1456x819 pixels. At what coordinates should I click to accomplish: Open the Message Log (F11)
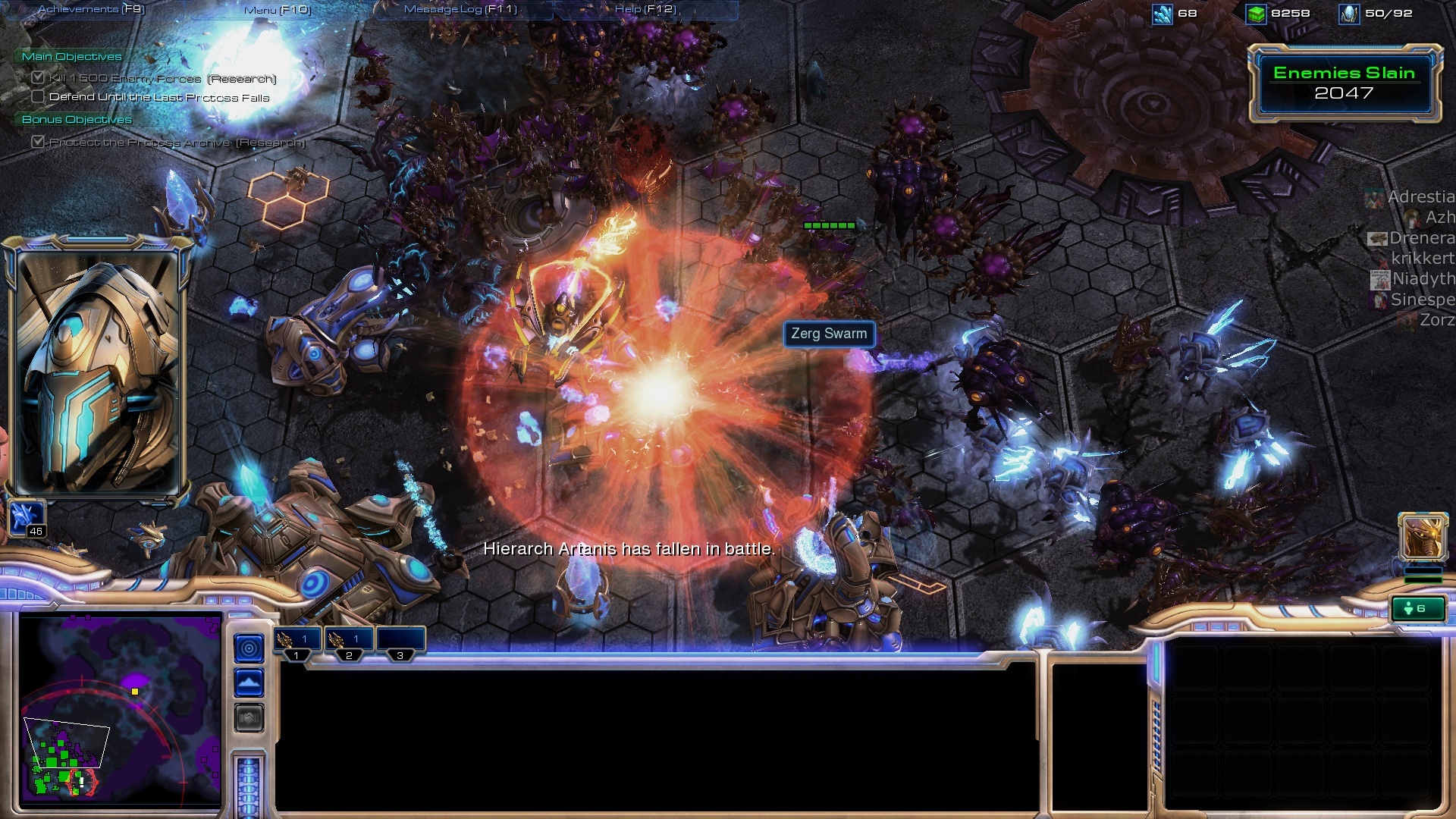tap(460, 9)
